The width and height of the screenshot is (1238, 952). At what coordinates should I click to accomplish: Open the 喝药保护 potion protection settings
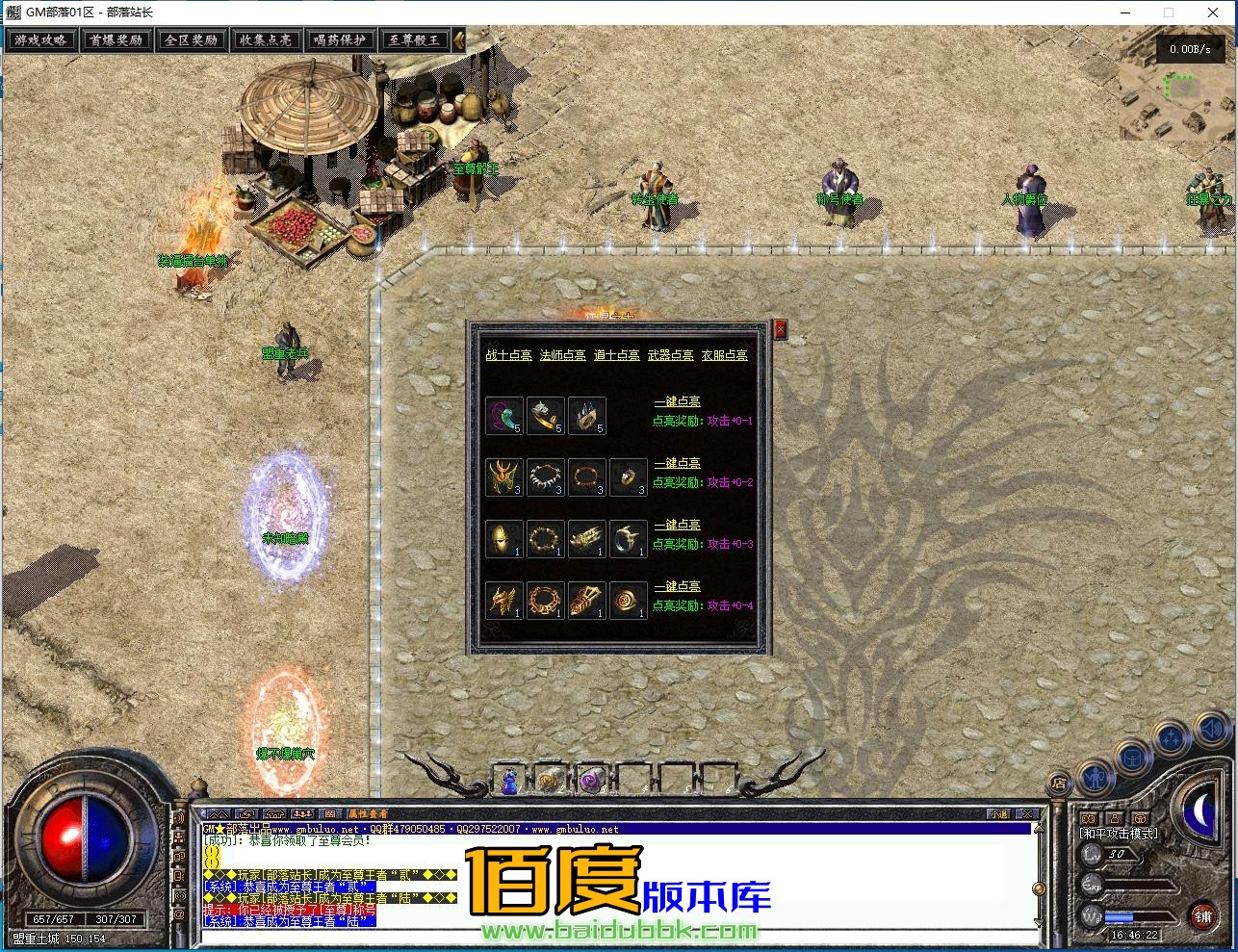pyautogui.click(x=340, y=40)
